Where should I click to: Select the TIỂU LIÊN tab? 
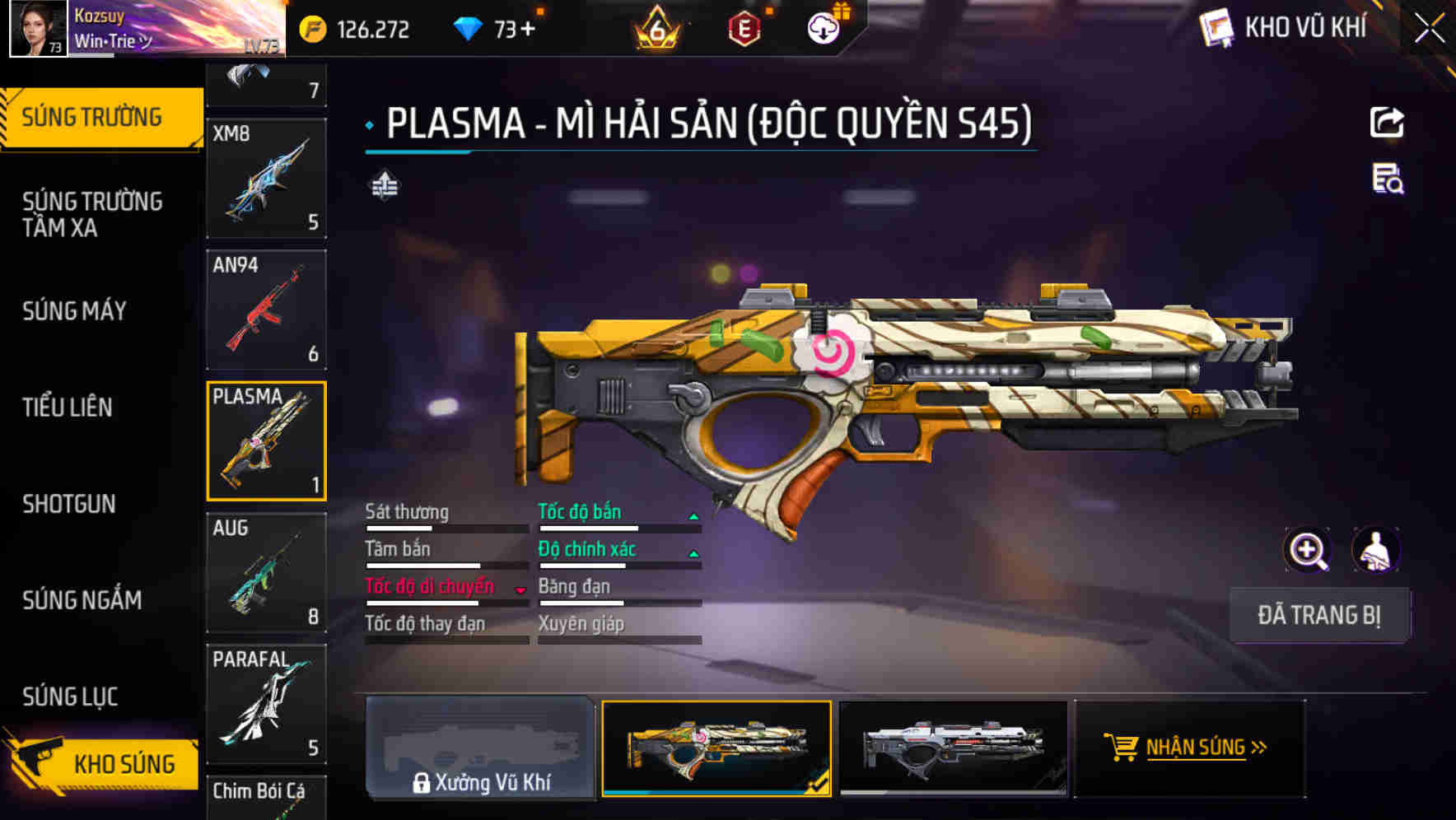click(x=68, y=407)
